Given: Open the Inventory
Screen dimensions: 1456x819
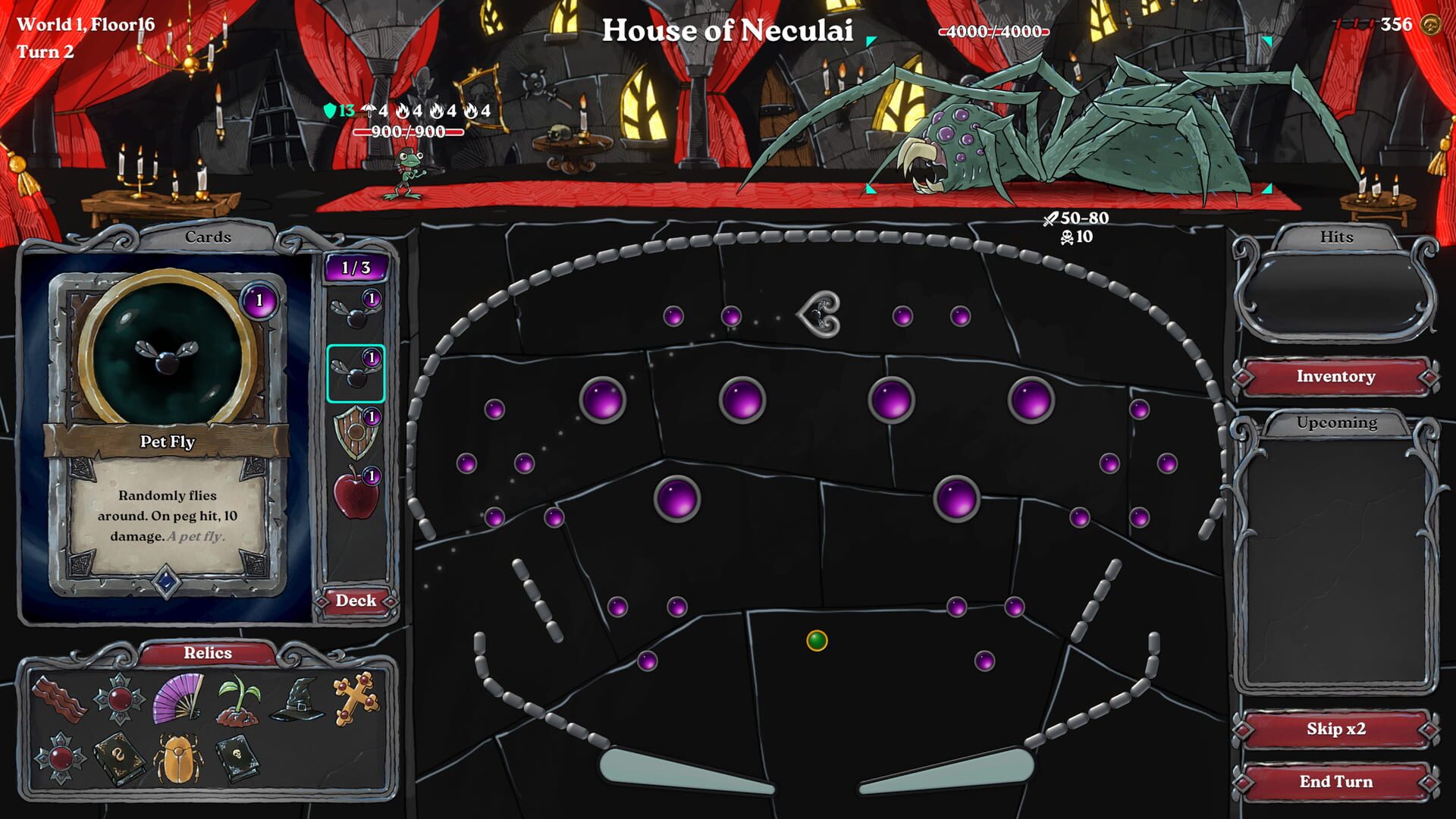Looking at the screenshot, I should 1335,376.
